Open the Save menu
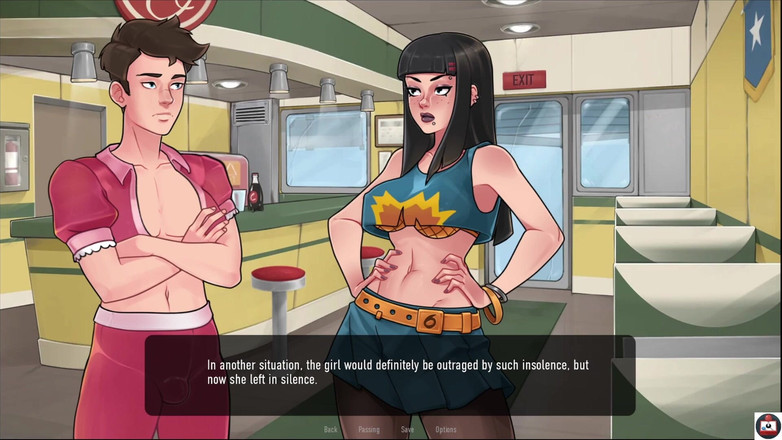Screen dimensions: 782x440 [x=407, y=430]
